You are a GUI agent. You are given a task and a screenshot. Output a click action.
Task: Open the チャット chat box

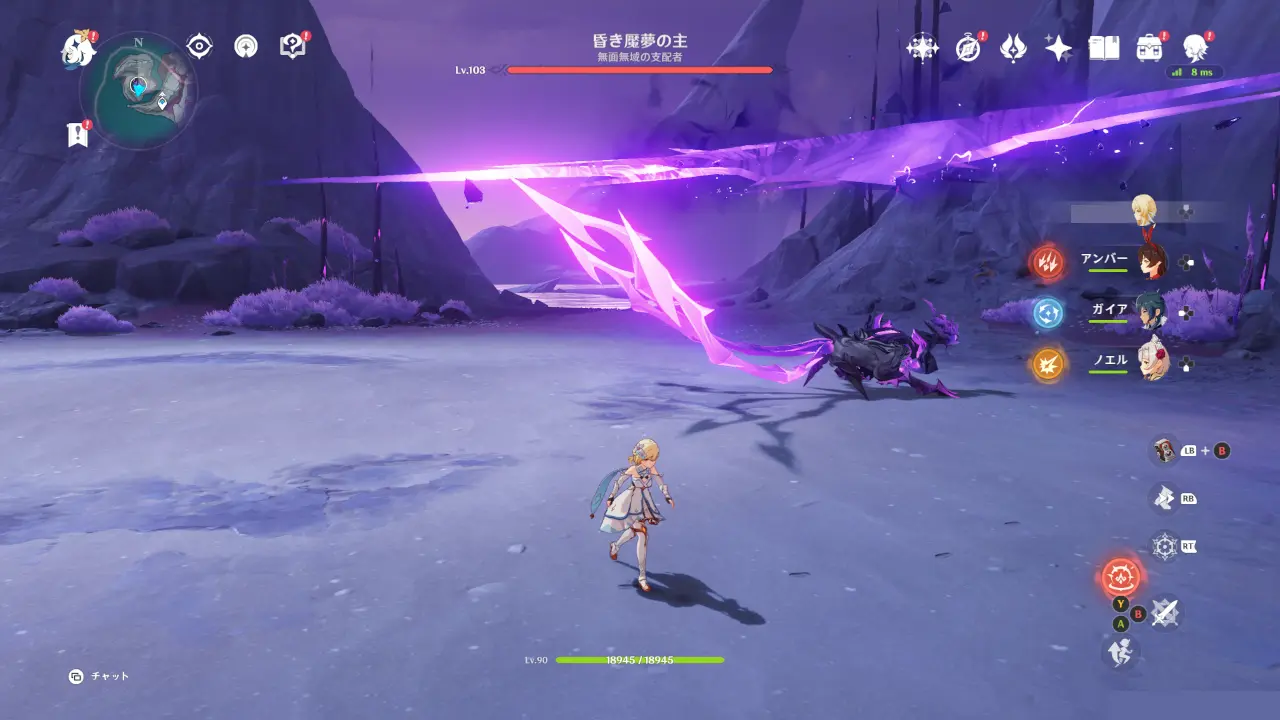tap(100, 676)
